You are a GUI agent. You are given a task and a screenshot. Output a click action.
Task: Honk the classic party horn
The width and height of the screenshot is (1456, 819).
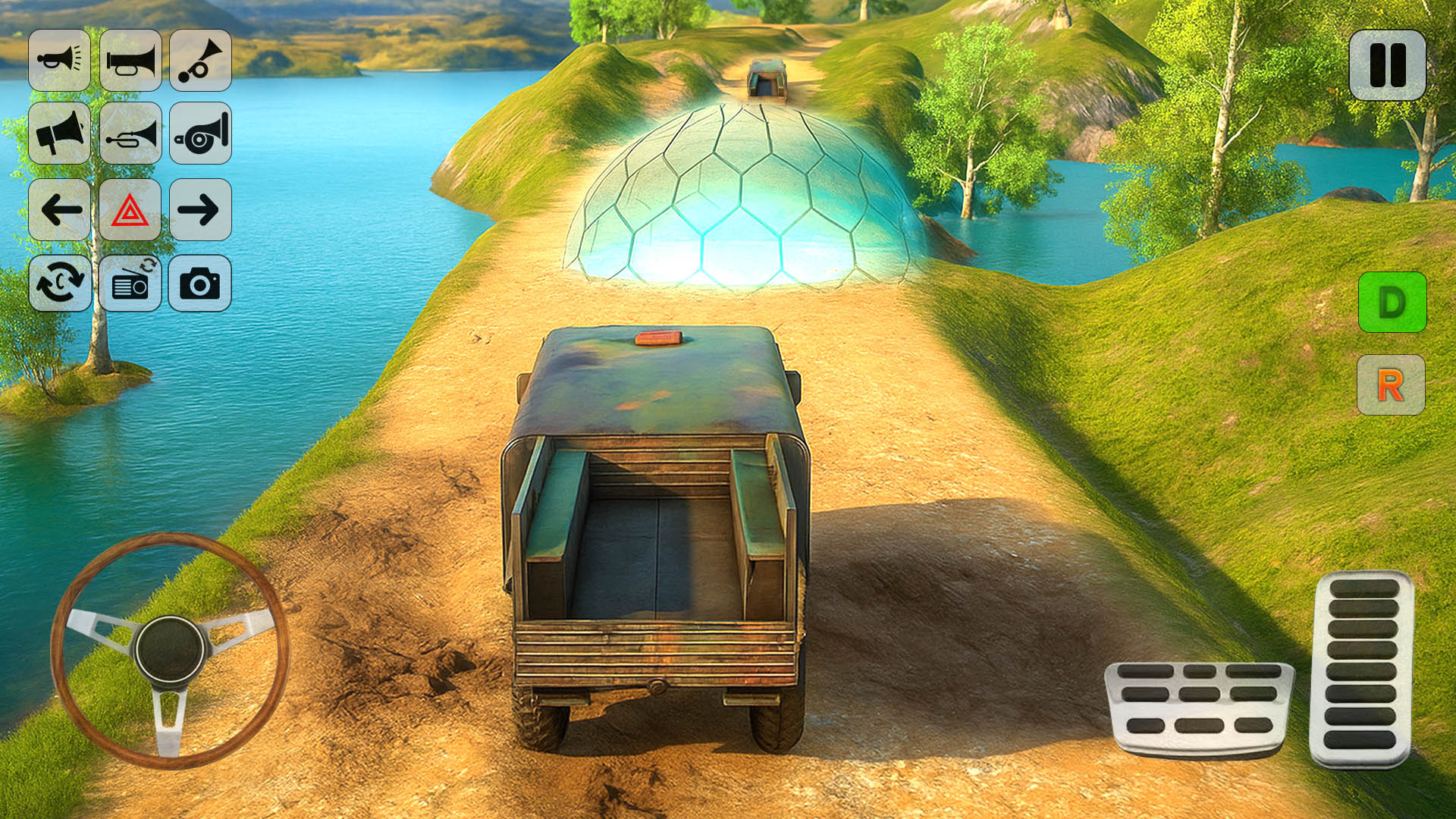[x=199, y=62]
